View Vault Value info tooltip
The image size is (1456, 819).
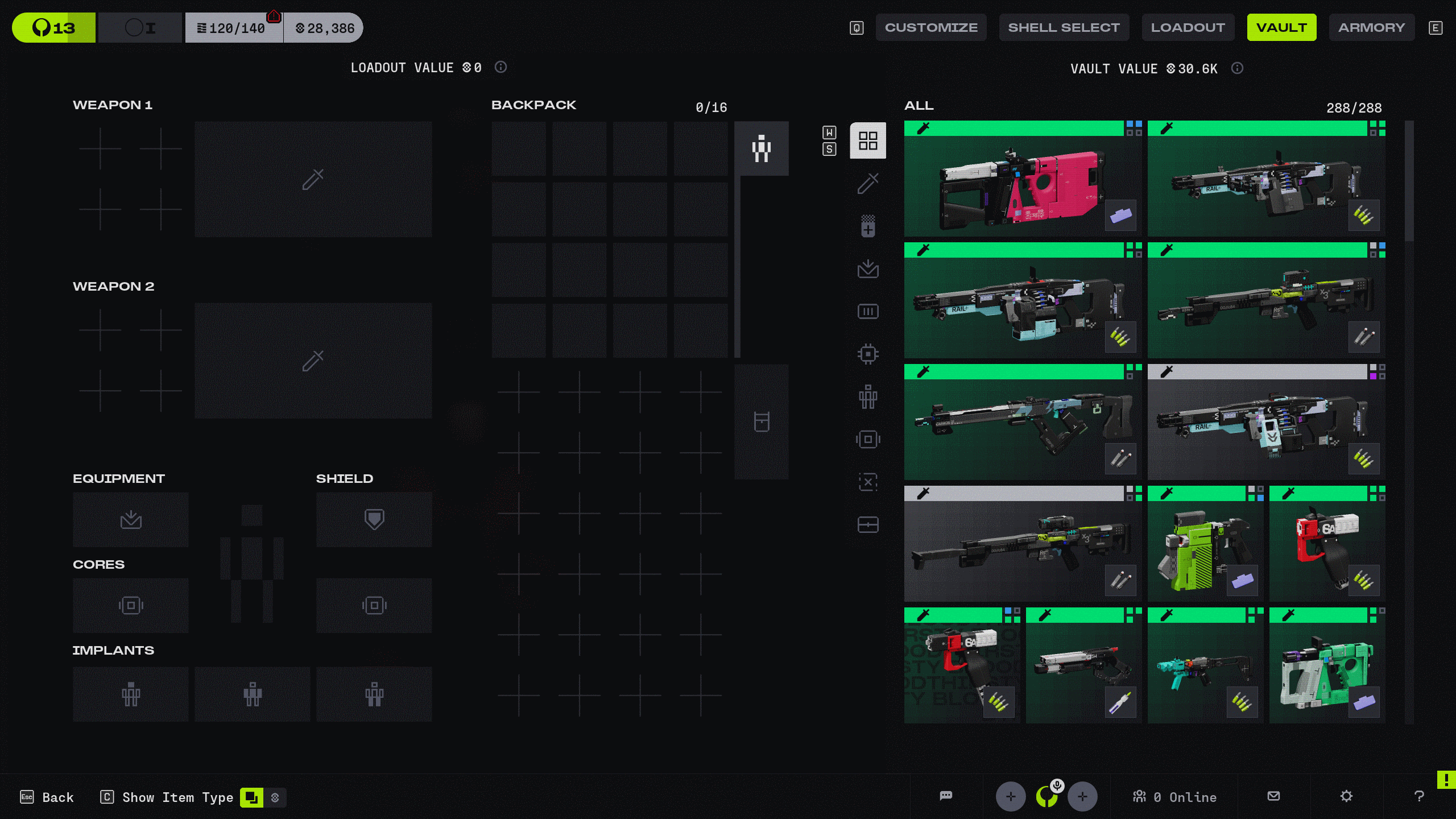tap(1237, 68)
